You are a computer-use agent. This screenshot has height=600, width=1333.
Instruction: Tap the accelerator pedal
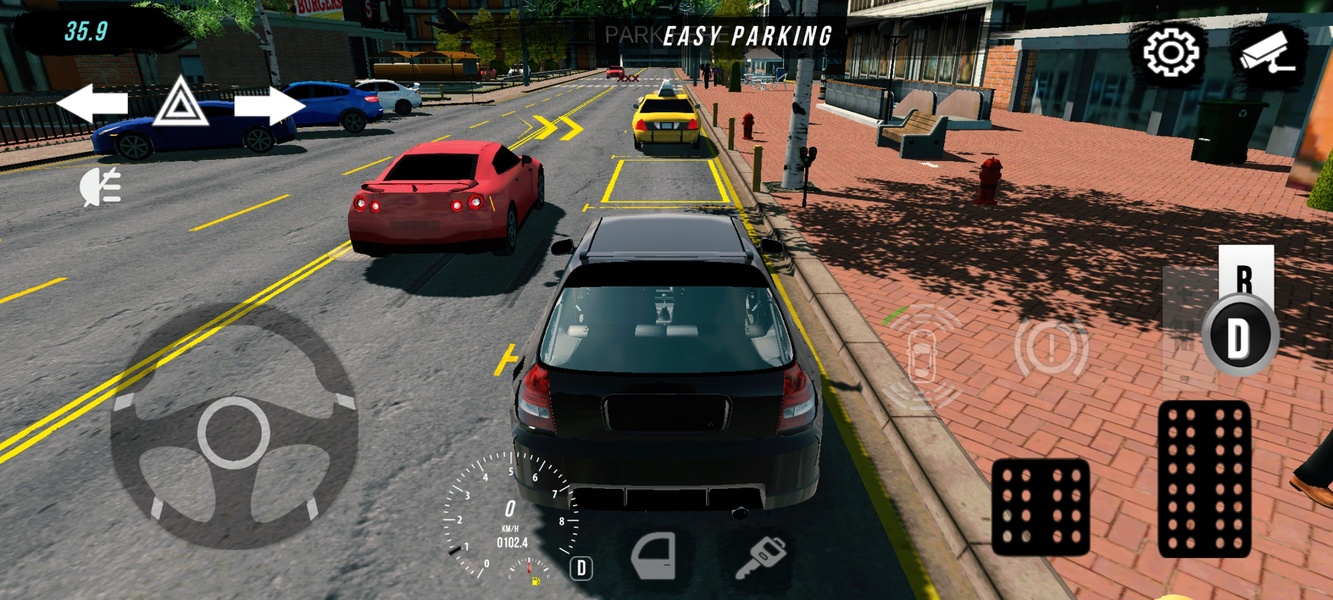1204,478
